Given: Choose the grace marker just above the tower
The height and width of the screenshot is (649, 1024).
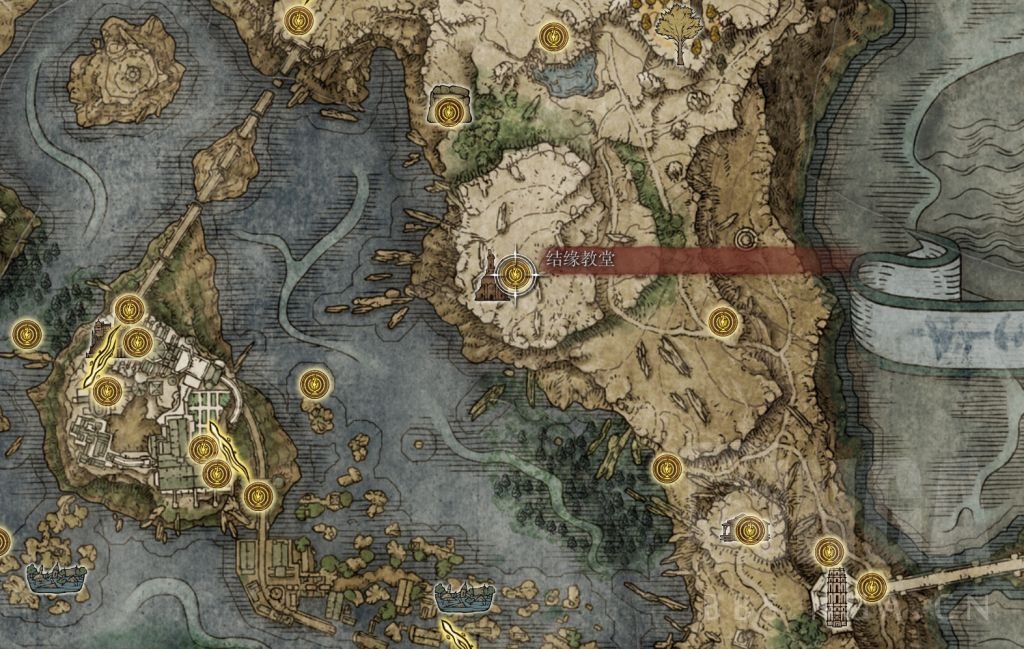Looking at the screenshot, I should pos(828,551).
